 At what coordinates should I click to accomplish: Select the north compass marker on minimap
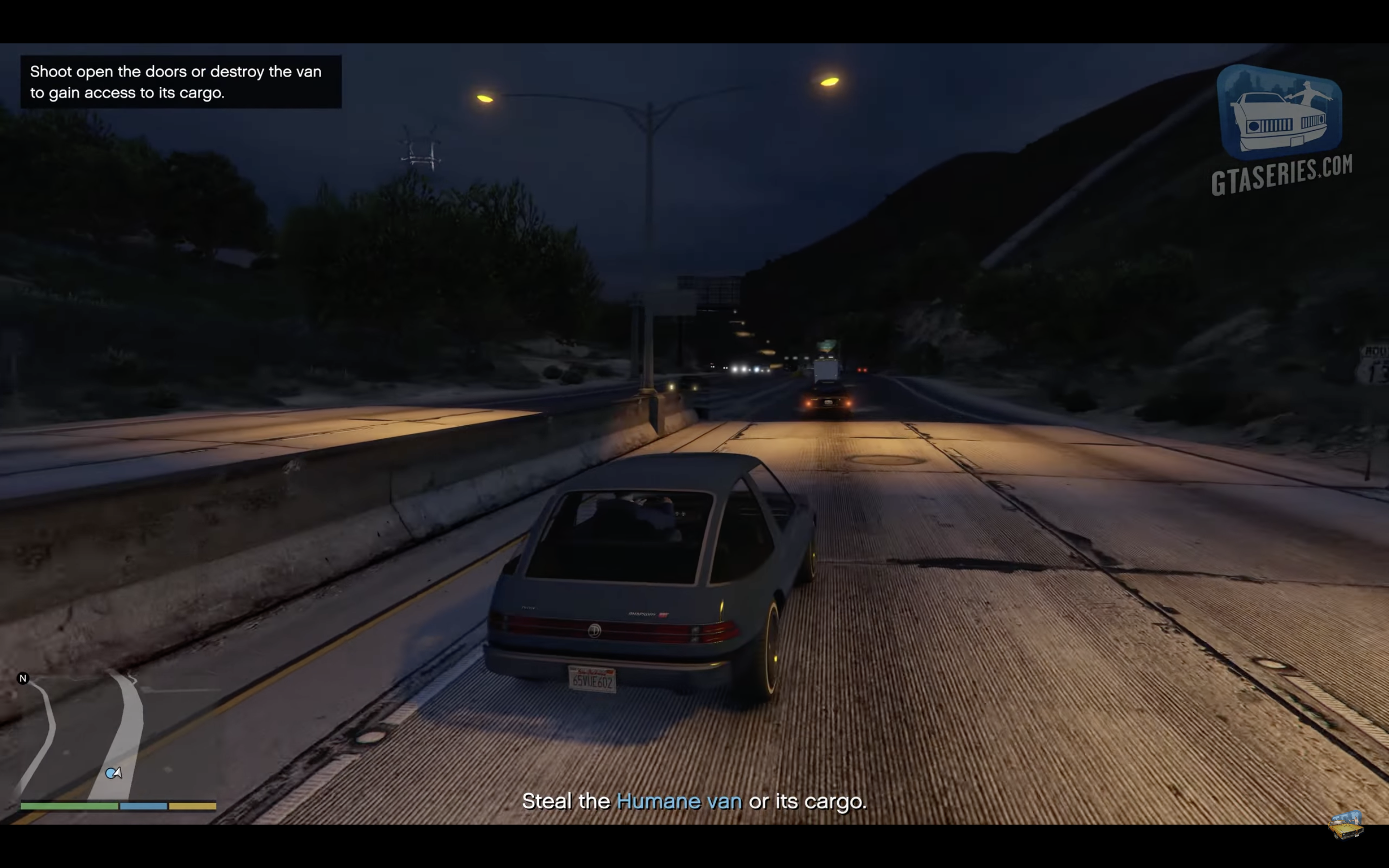[x=23, y=678]
